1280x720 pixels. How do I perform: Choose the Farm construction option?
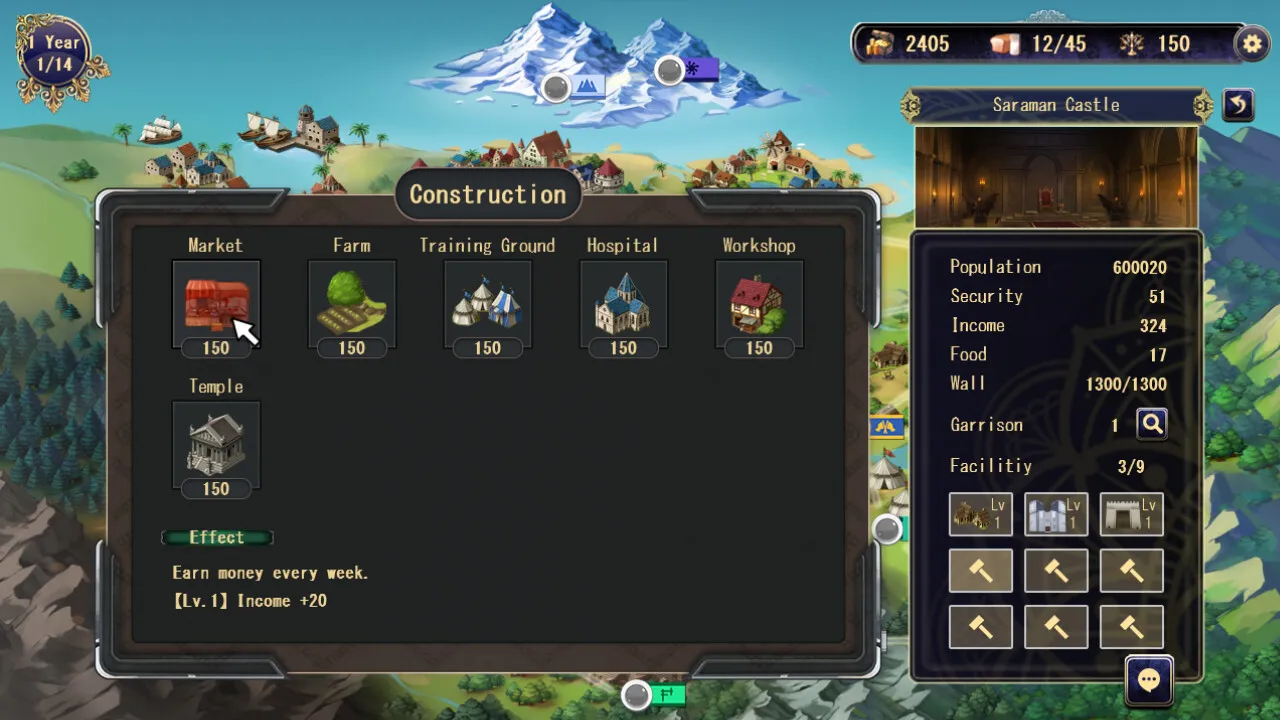[352, 305]
